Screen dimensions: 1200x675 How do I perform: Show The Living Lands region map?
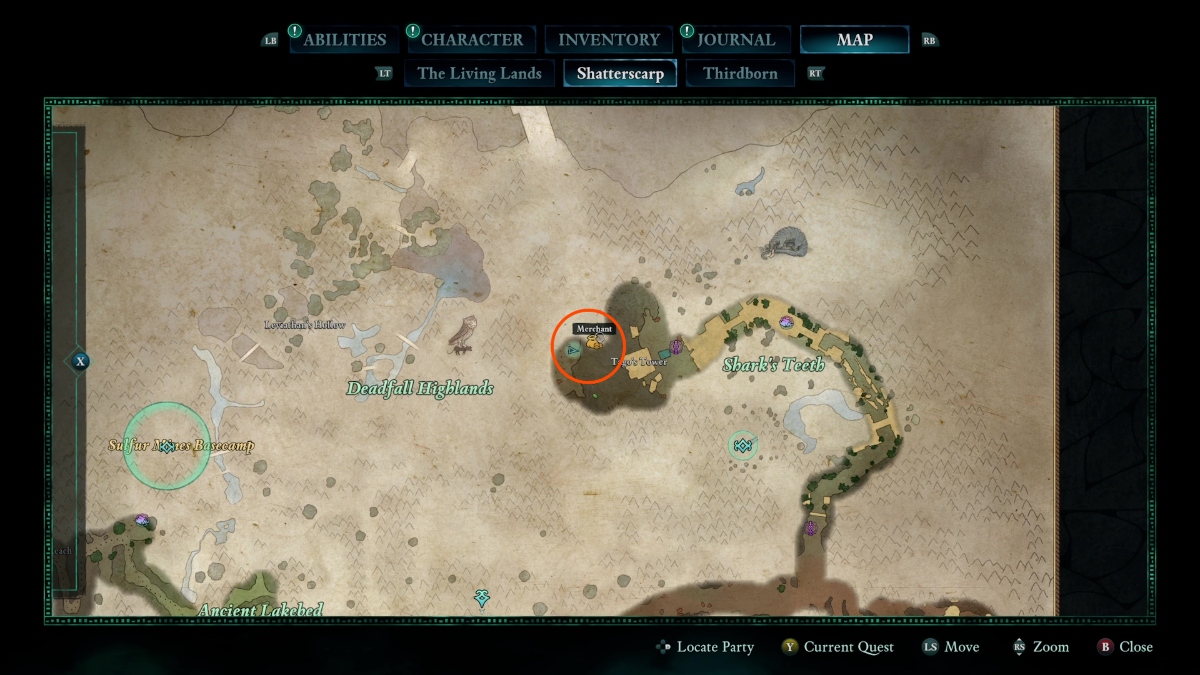click(479, 73)
